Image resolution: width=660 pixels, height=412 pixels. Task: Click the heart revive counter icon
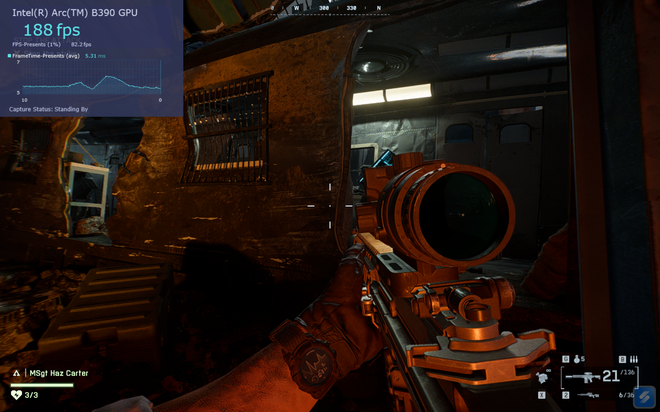(x=16, y=394)
